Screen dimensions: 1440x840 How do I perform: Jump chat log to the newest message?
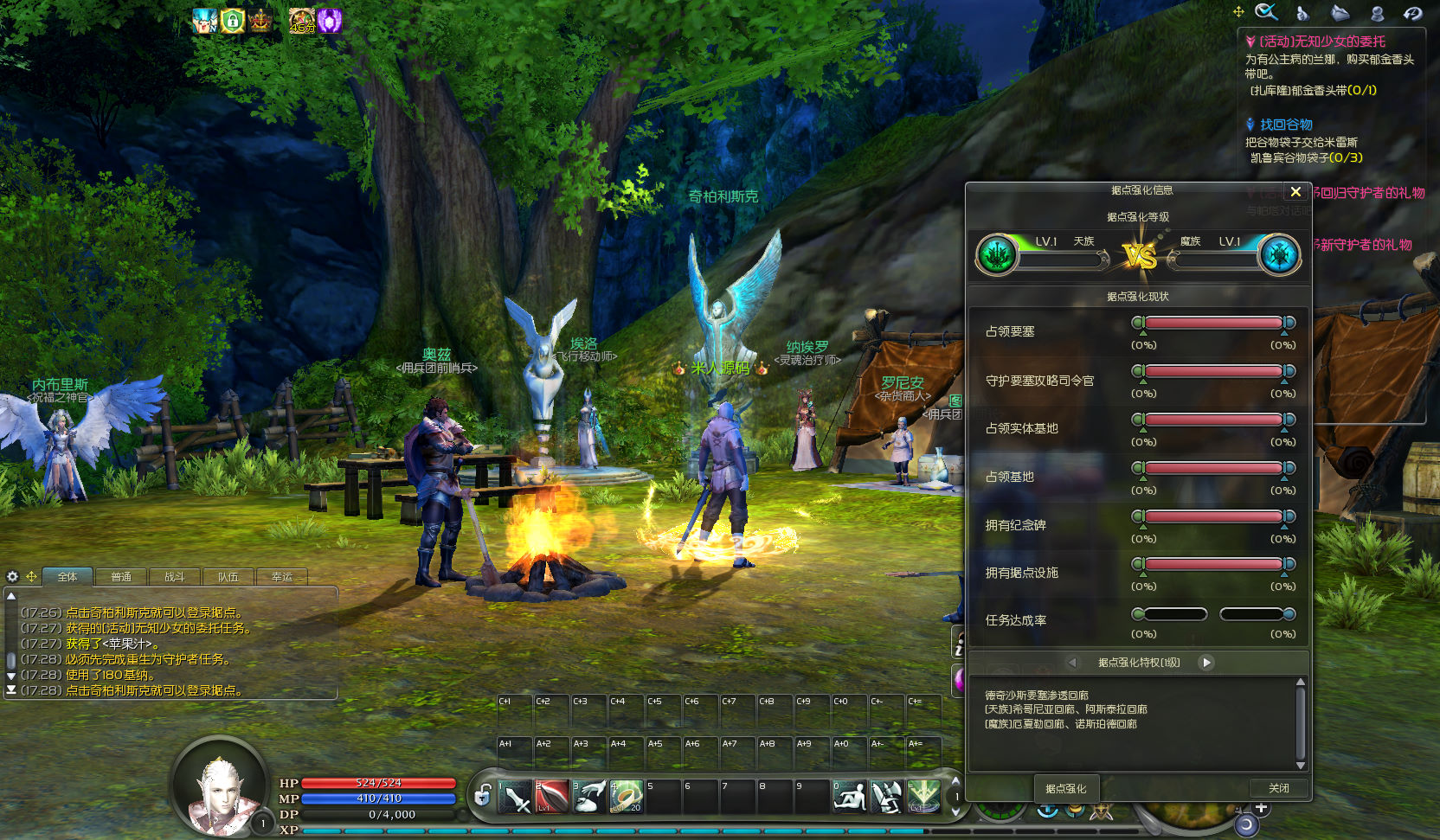pos(11,690)
